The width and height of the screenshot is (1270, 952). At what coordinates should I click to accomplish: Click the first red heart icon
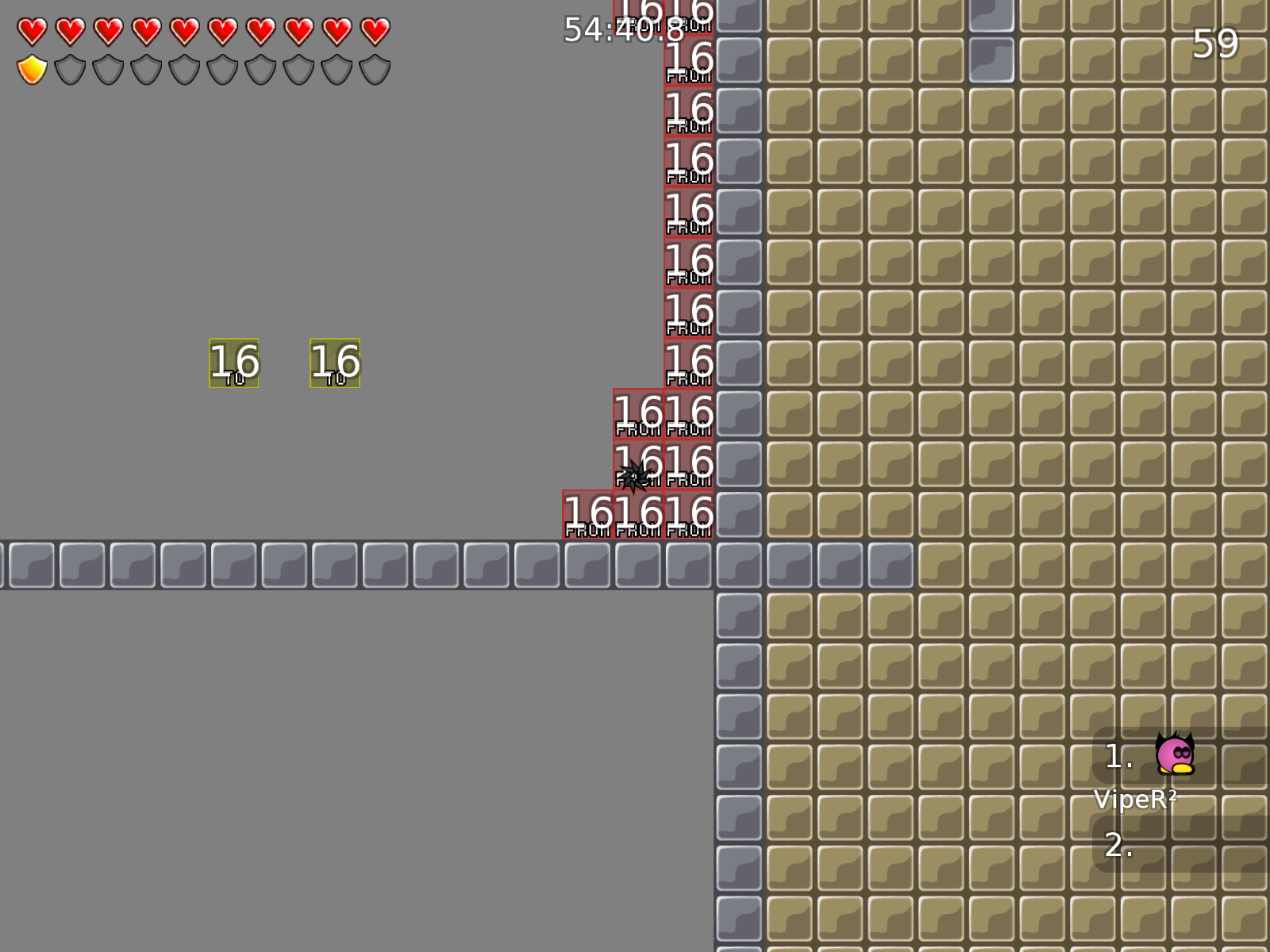[32, 32]
